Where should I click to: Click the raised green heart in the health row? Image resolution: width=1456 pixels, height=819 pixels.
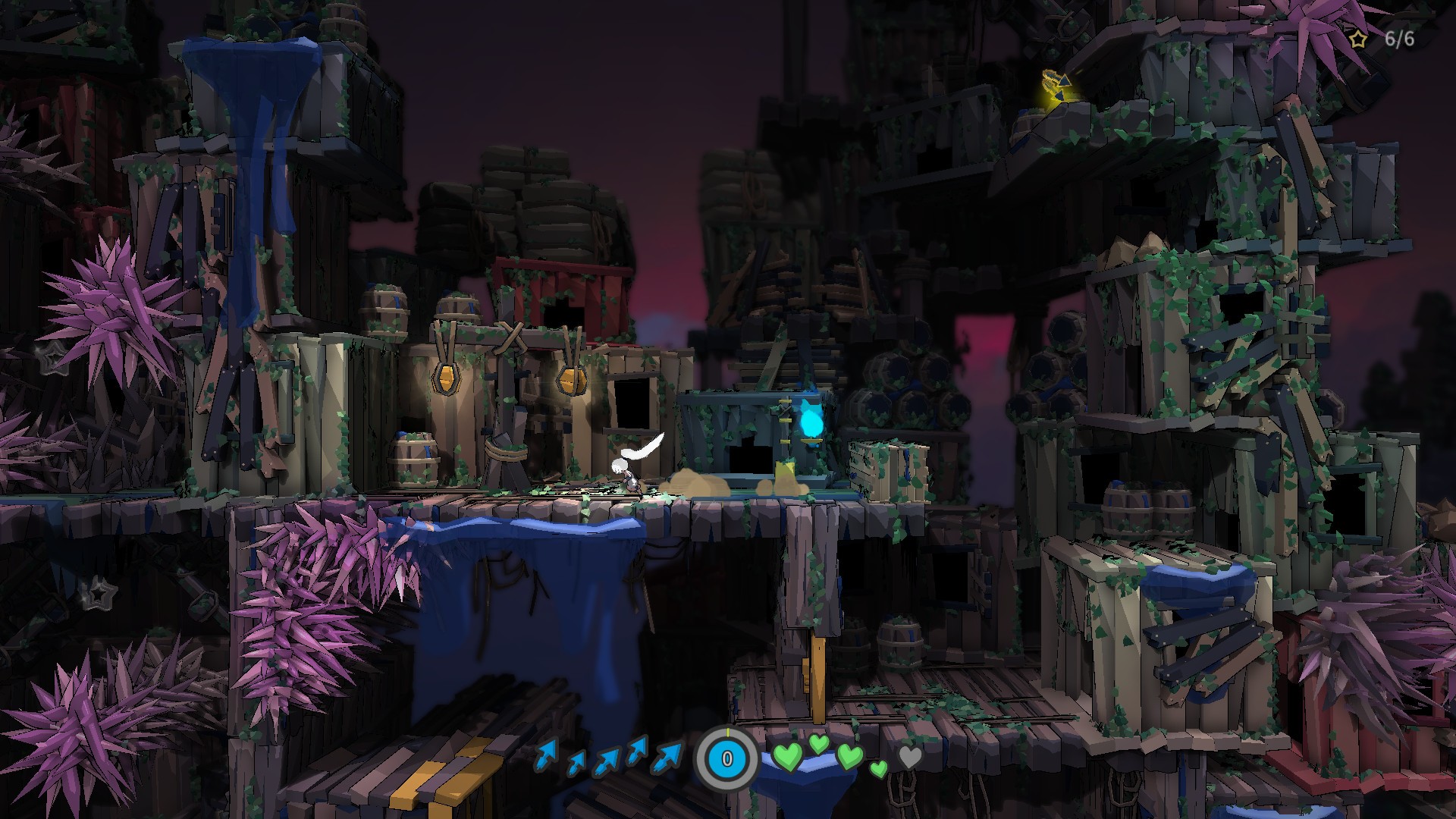[x=818, y=745]
